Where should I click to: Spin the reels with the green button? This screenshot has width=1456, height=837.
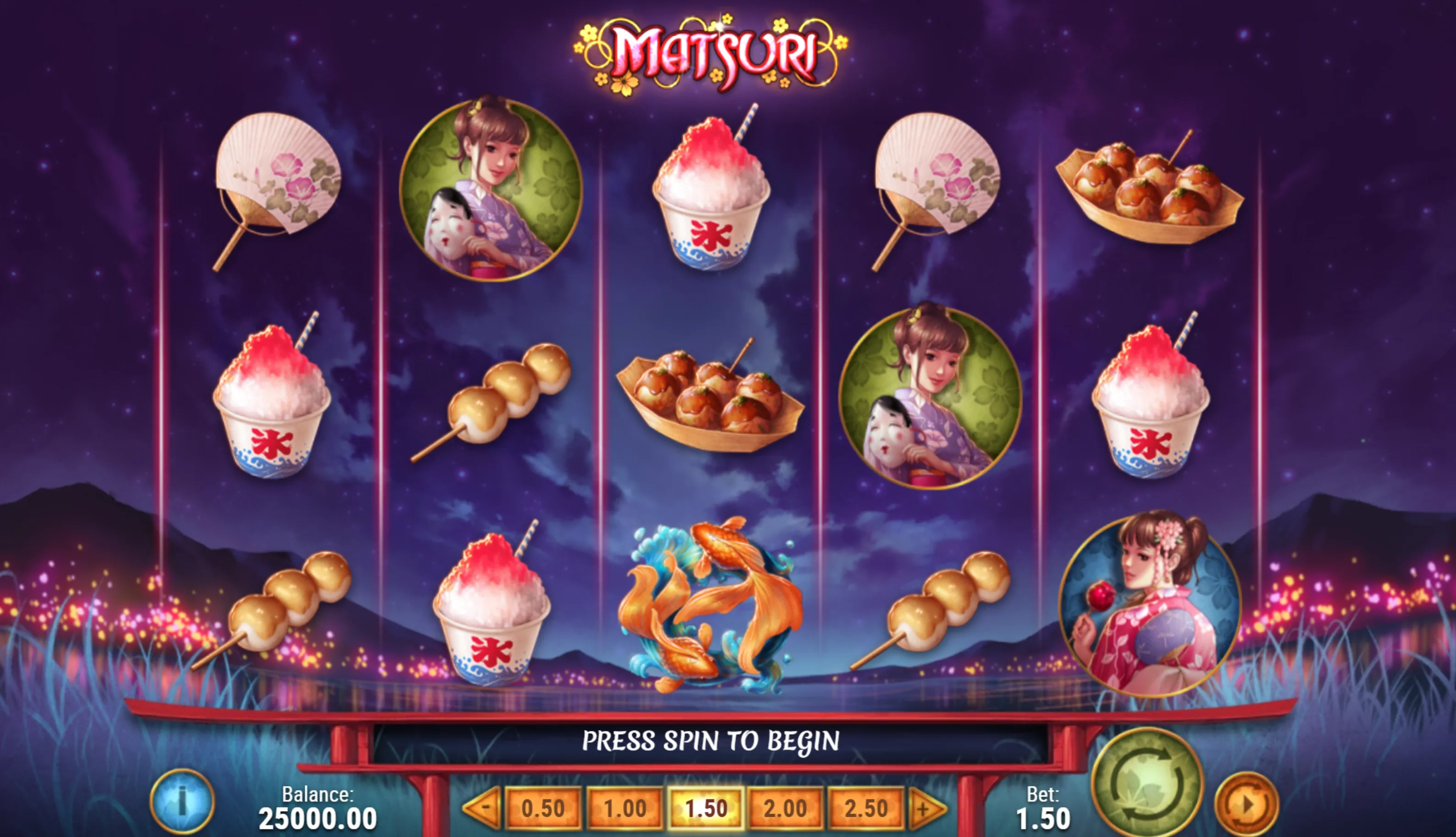(x=1147, y=783)
